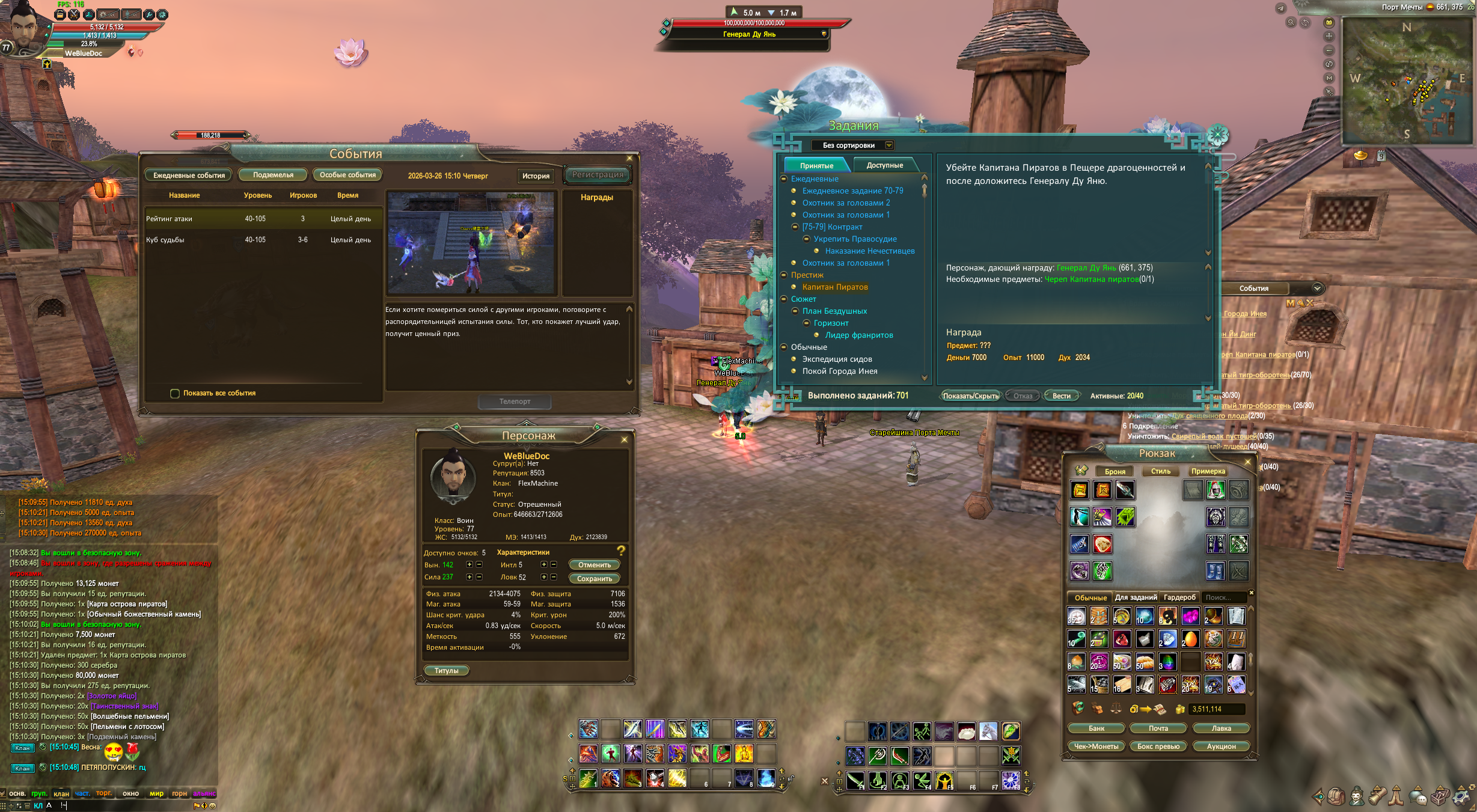This screenshot has width=1477, height=812.
Task: Open the Титулы titles list
Action: click(x=446, y=671)
